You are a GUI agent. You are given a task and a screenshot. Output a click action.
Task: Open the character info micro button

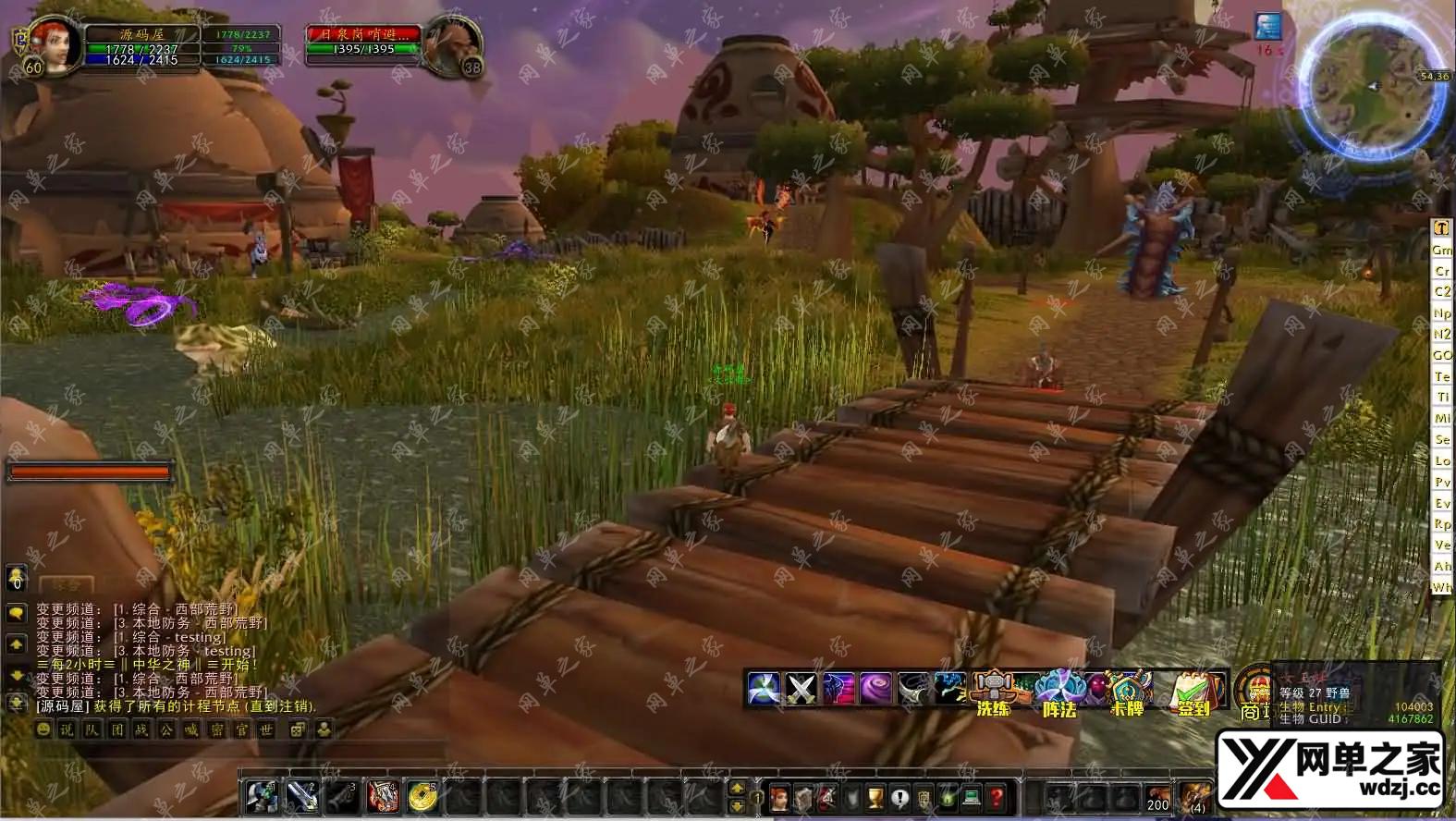coord(778,797)
